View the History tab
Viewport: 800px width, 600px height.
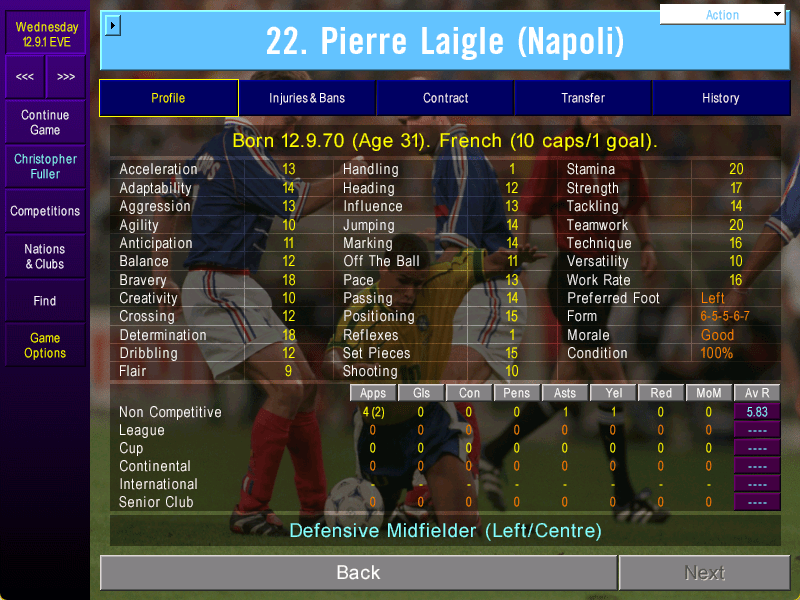720,98
